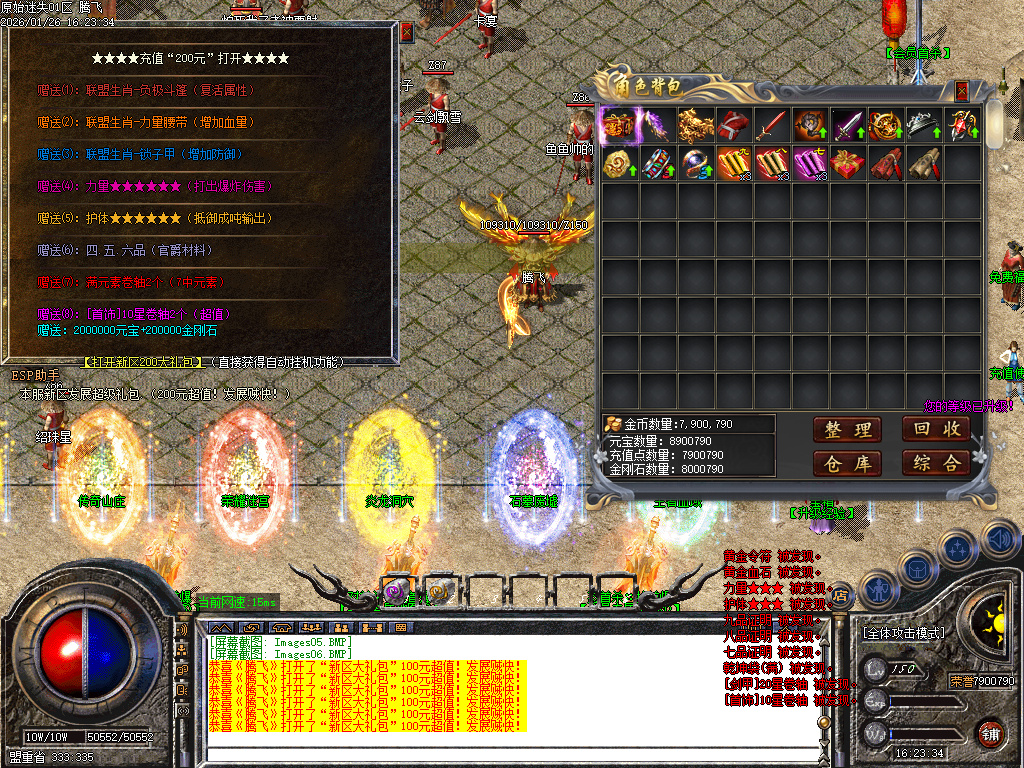Image resolution: width=1024 pixels, height=768 pixels.
Task: Click the 回收 recycle button
Action: pos(936,429)
